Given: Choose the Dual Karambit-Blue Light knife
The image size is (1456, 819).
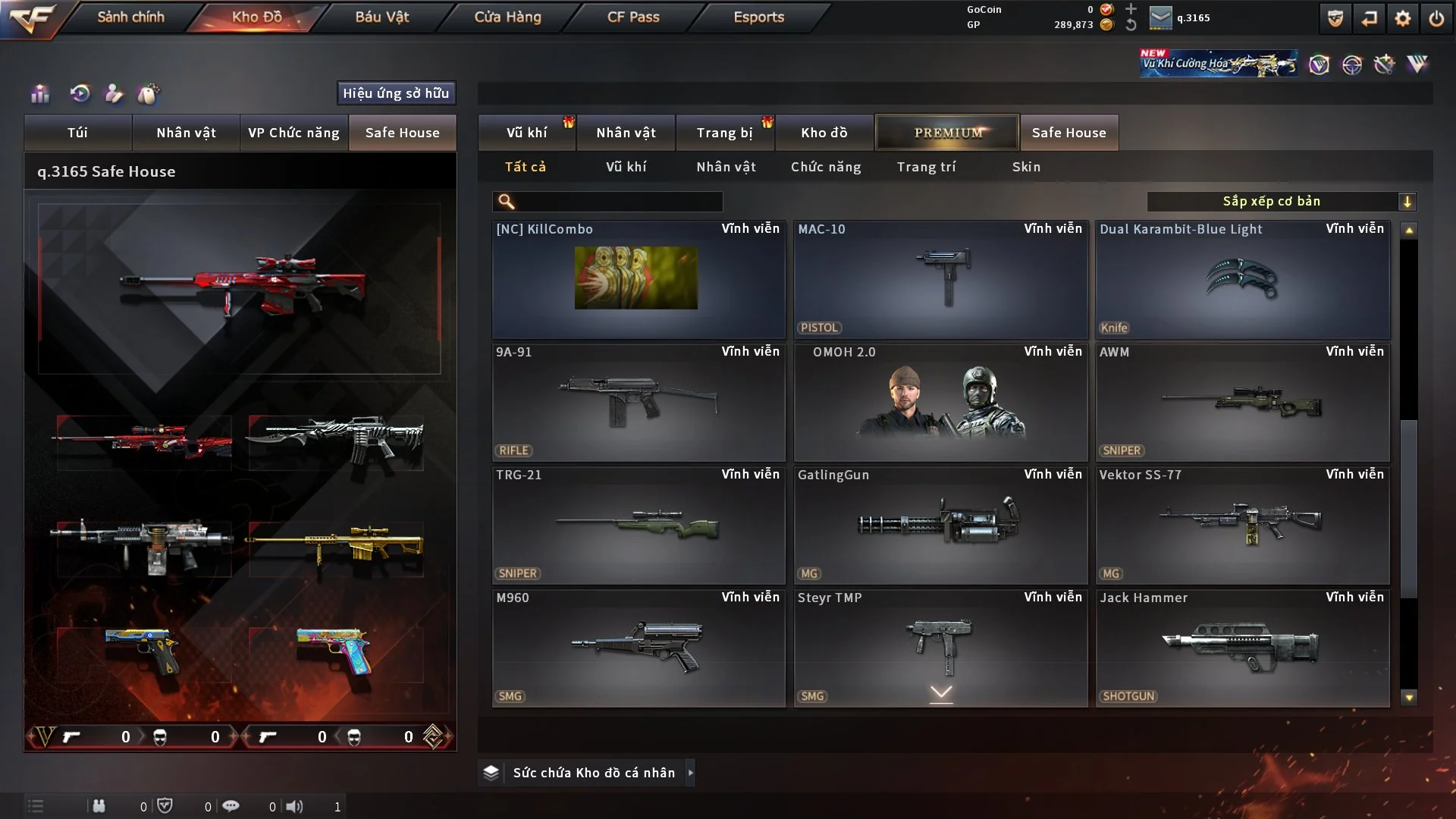Looking at the screenshot, I should pyautogui.click(x=1242, y=279).
